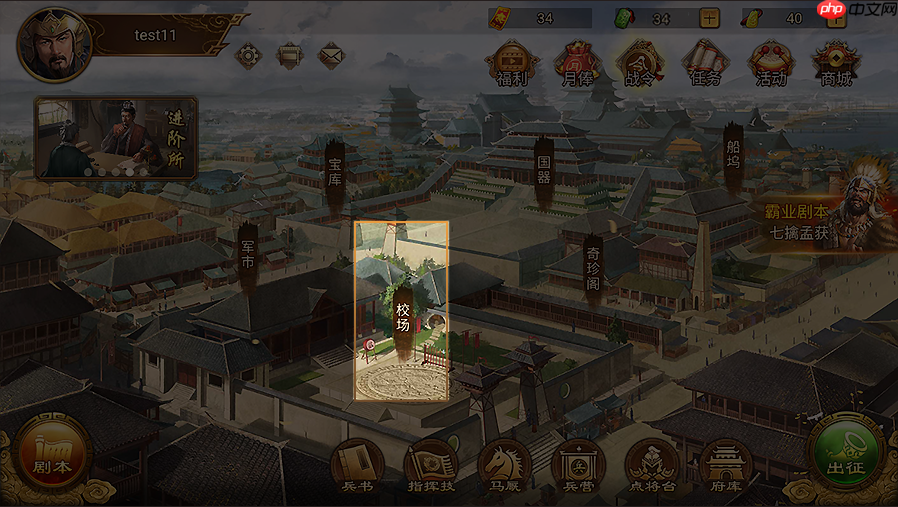Select the highlighted 校场 building
Viewport: 898px width, 507px height.
402,310
